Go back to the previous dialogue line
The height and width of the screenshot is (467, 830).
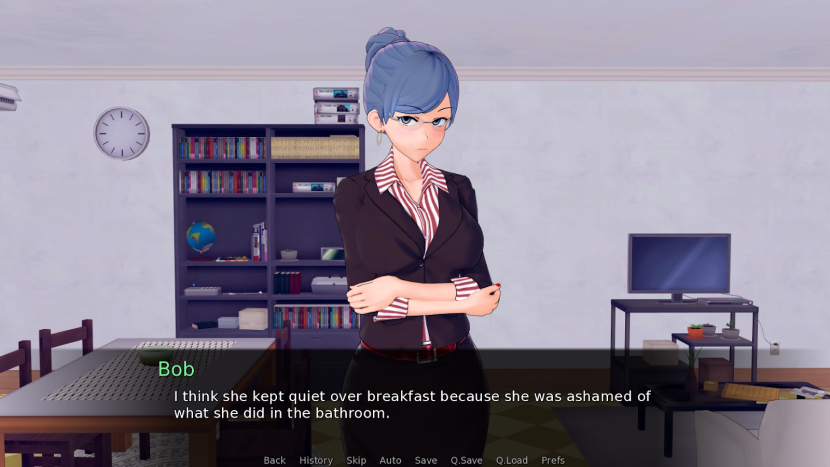(x=274, y=460)
